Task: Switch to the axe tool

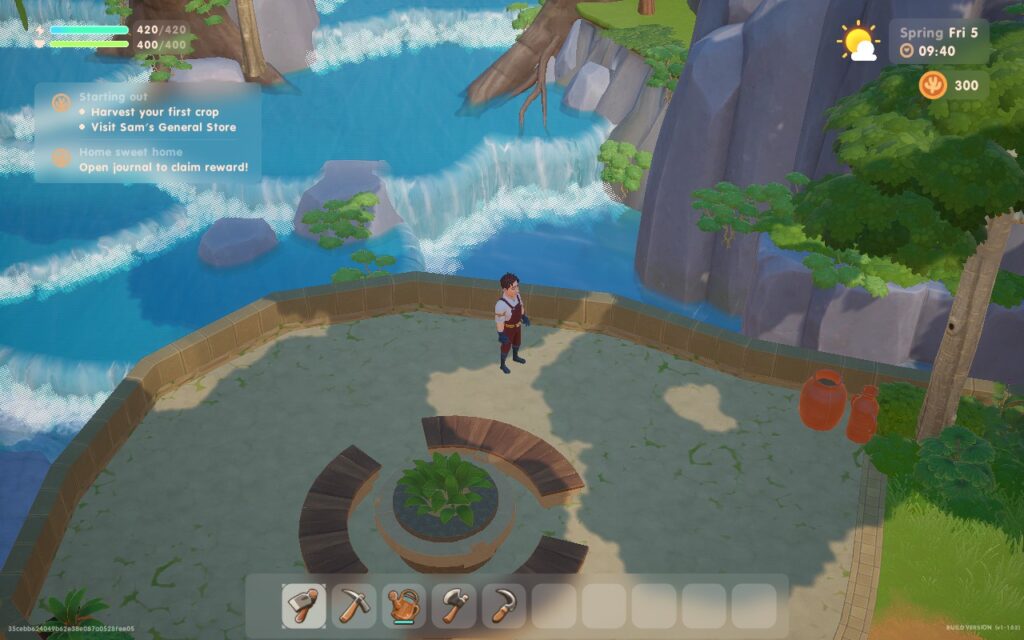Action: point(454,606)
